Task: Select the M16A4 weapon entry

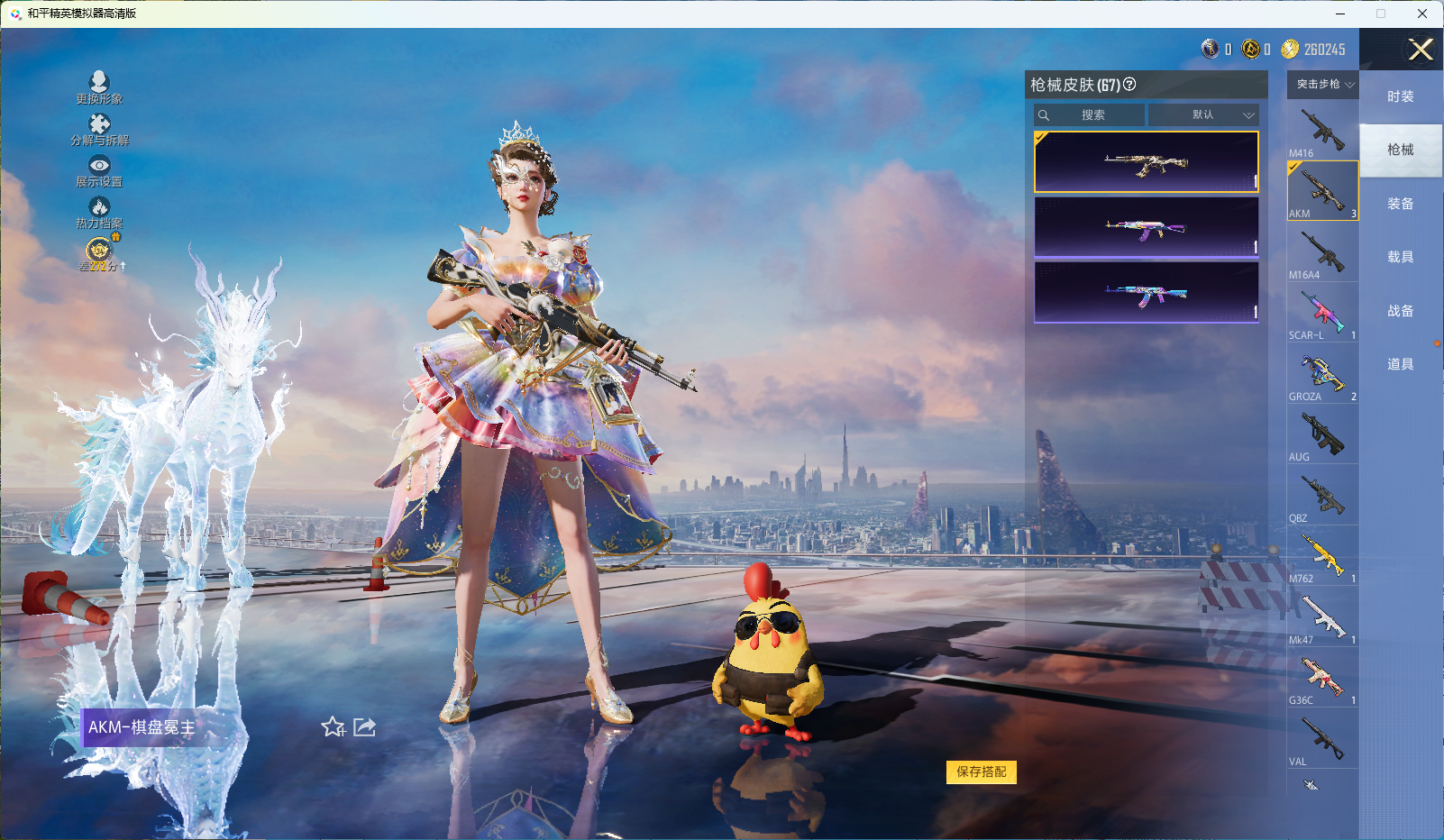Action: coord(1322,252)
